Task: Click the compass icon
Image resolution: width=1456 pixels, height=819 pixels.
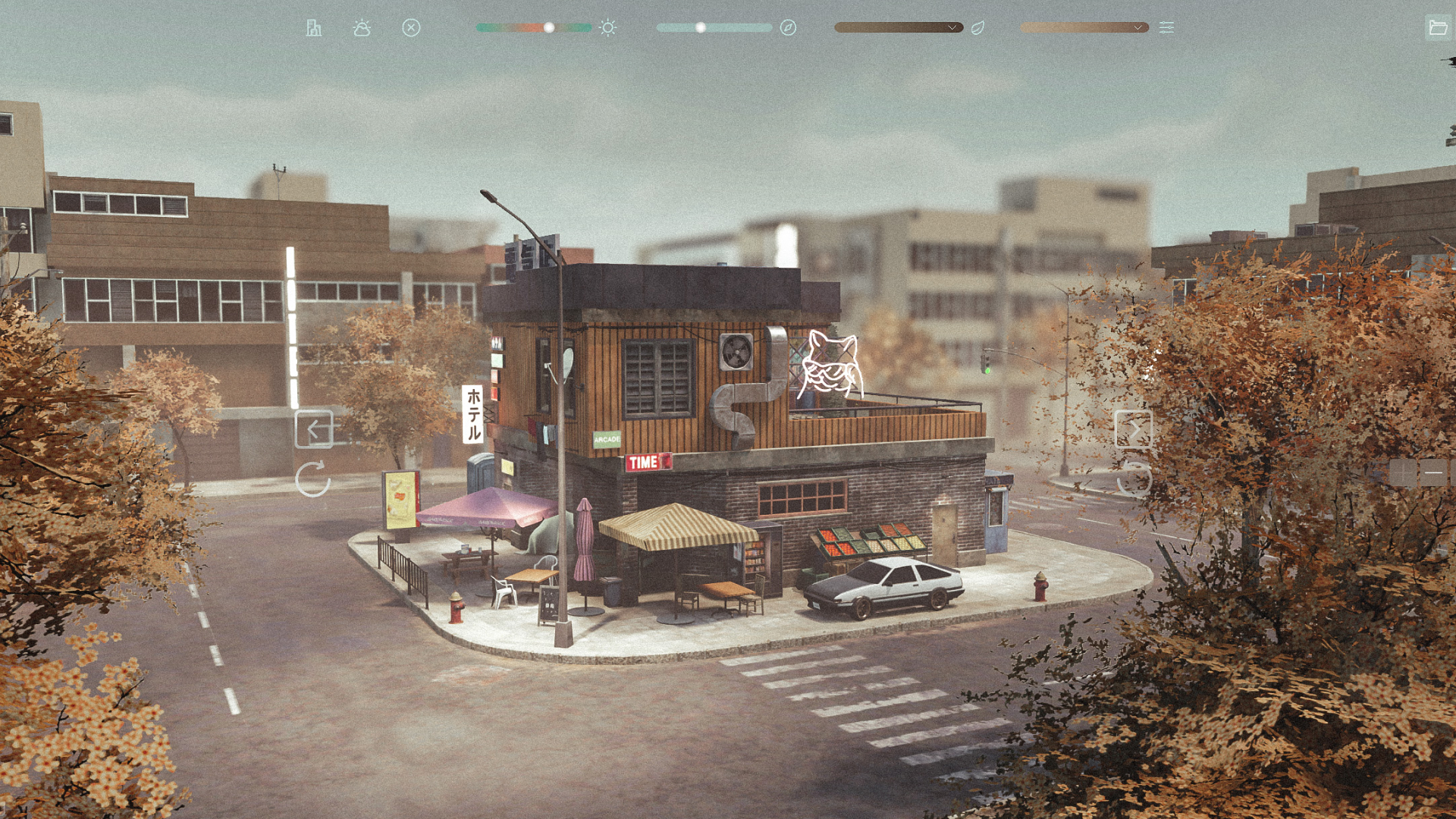Action: tap(788, 28)
